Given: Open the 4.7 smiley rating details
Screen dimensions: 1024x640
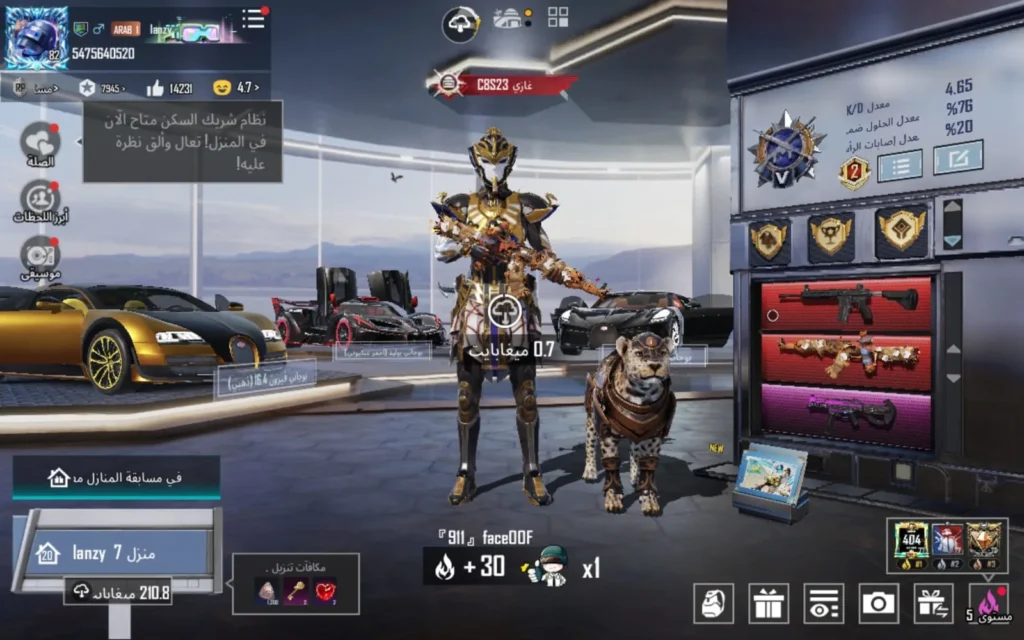Looking at the screenshot, I should [x=235, y=88].
